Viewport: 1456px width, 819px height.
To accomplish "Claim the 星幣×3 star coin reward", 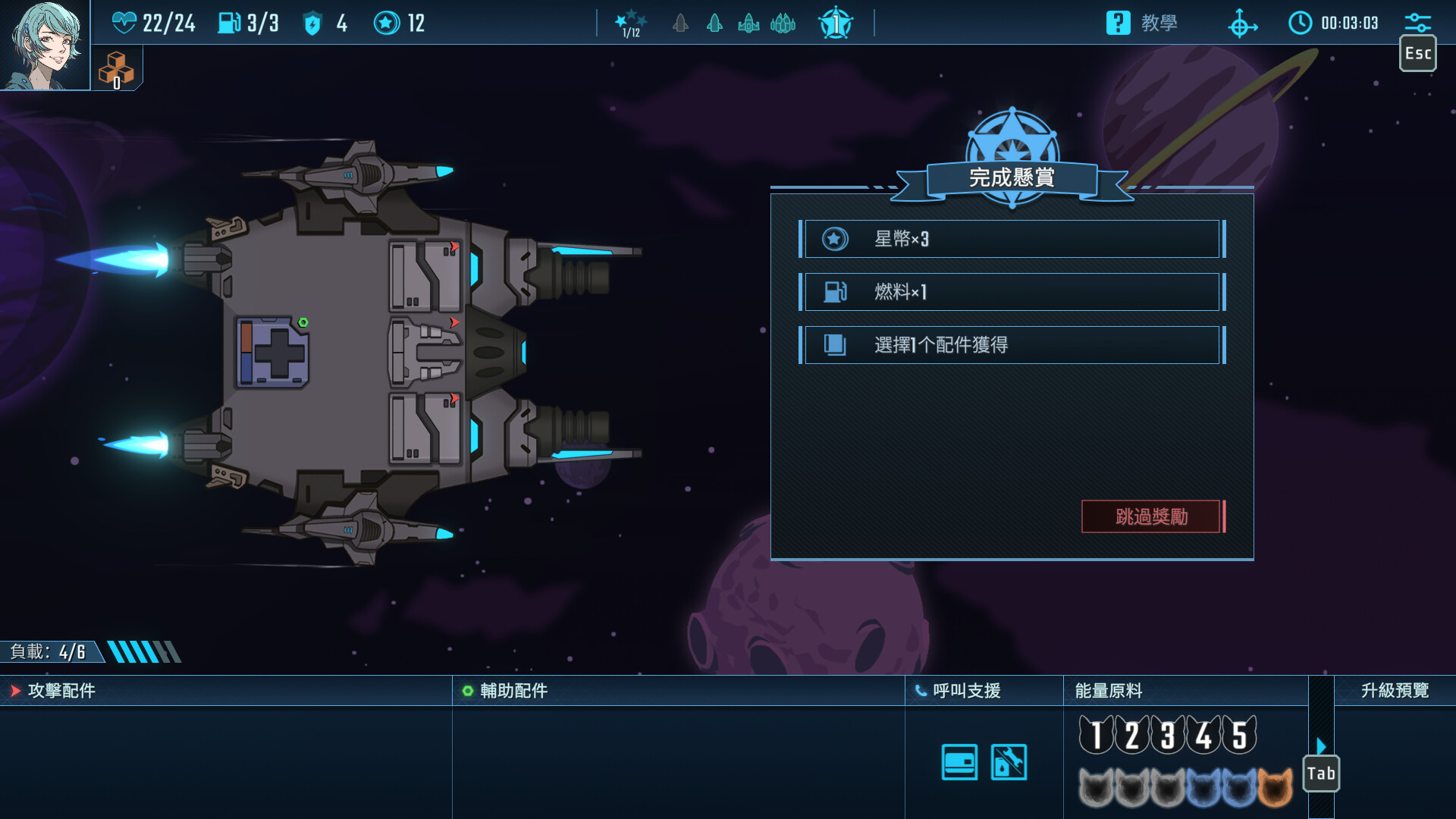I will [1011, 239].
